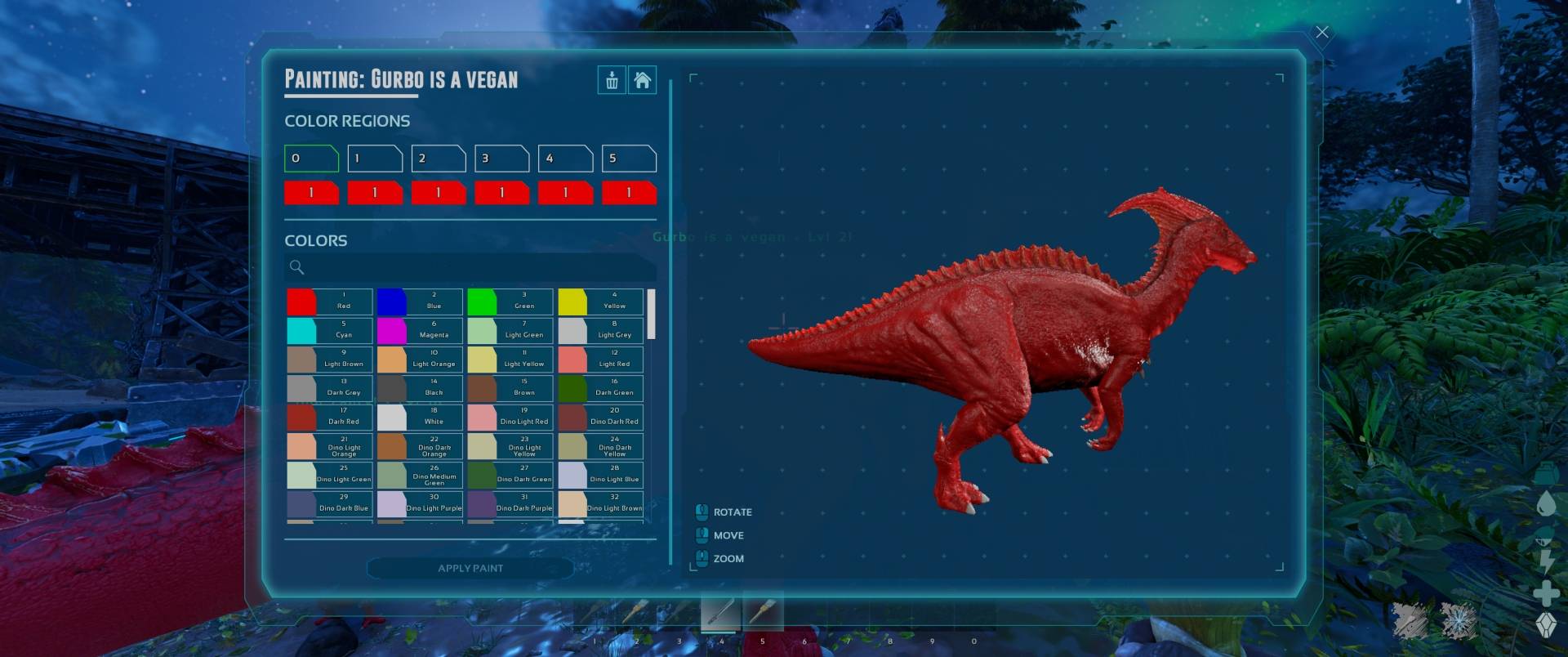1568x657 pixels.
Task: Close the painting window
Action: (x=1321, y=33)
